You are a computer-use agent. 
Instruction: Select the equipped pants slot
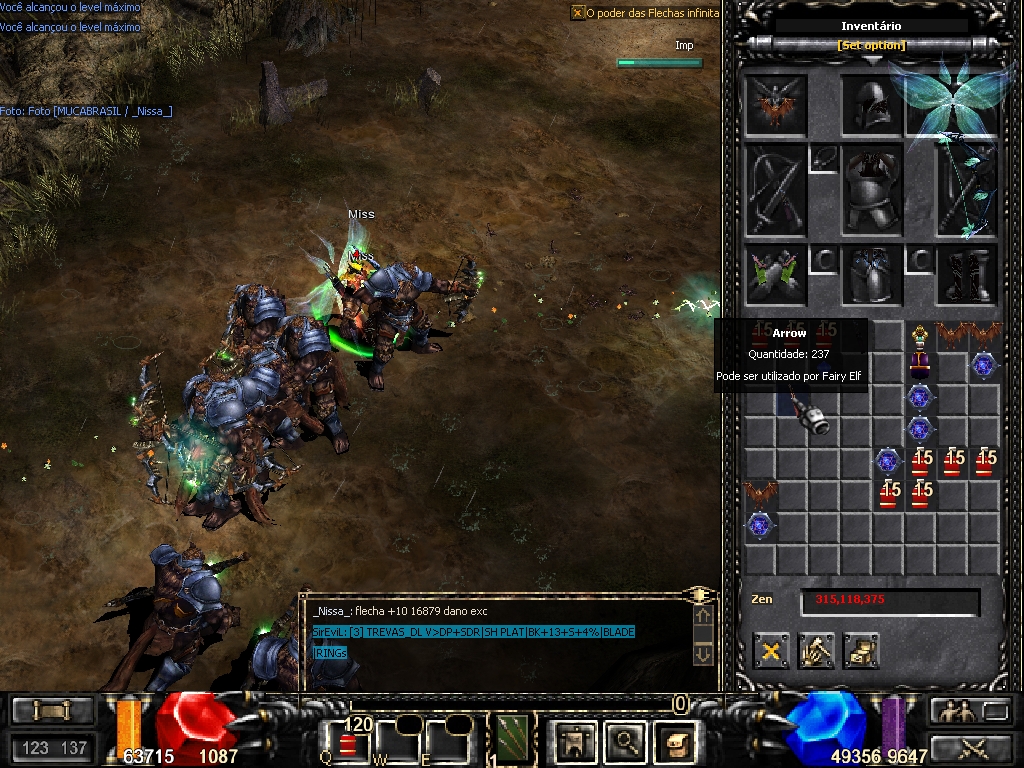pos(872,275)
